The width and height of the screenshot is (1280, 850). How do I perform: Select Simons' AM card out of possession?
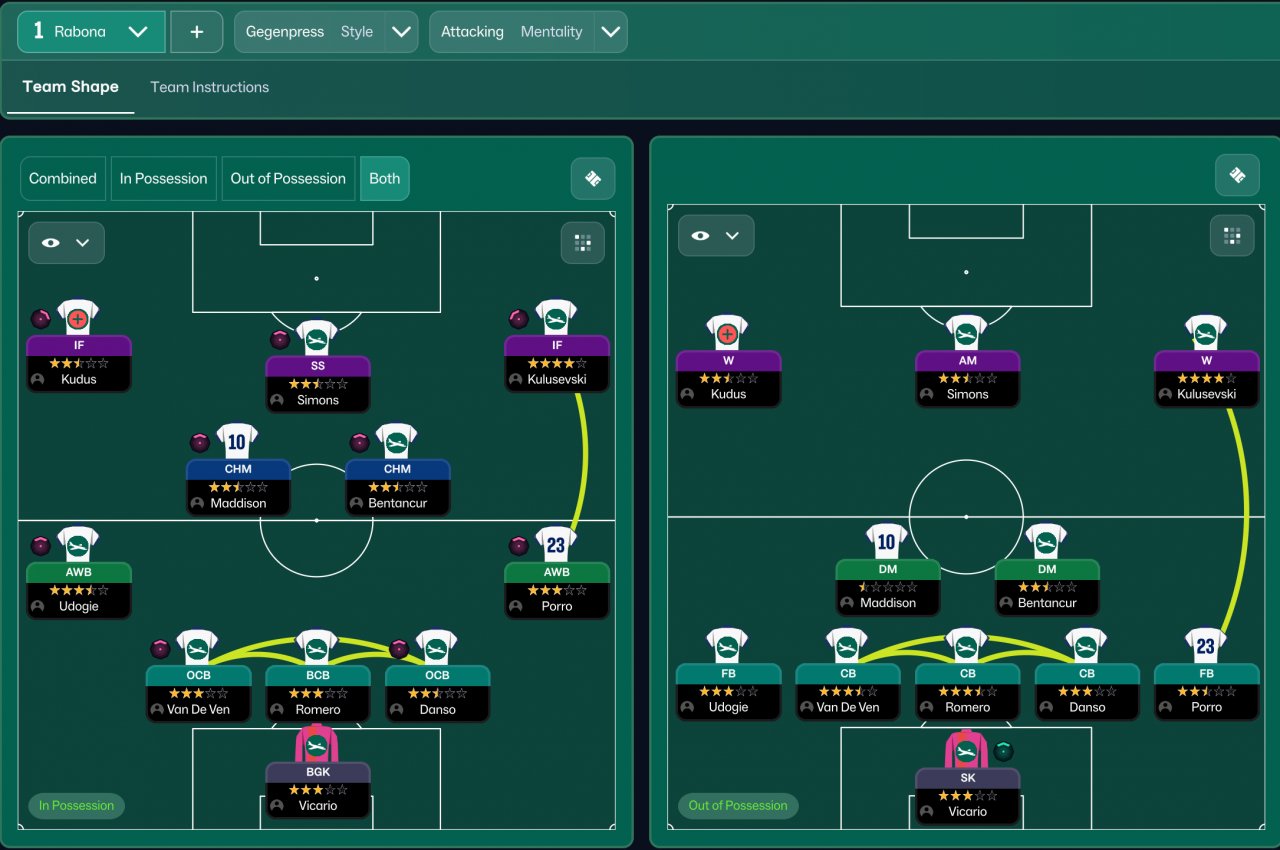(x=967, y=377)
